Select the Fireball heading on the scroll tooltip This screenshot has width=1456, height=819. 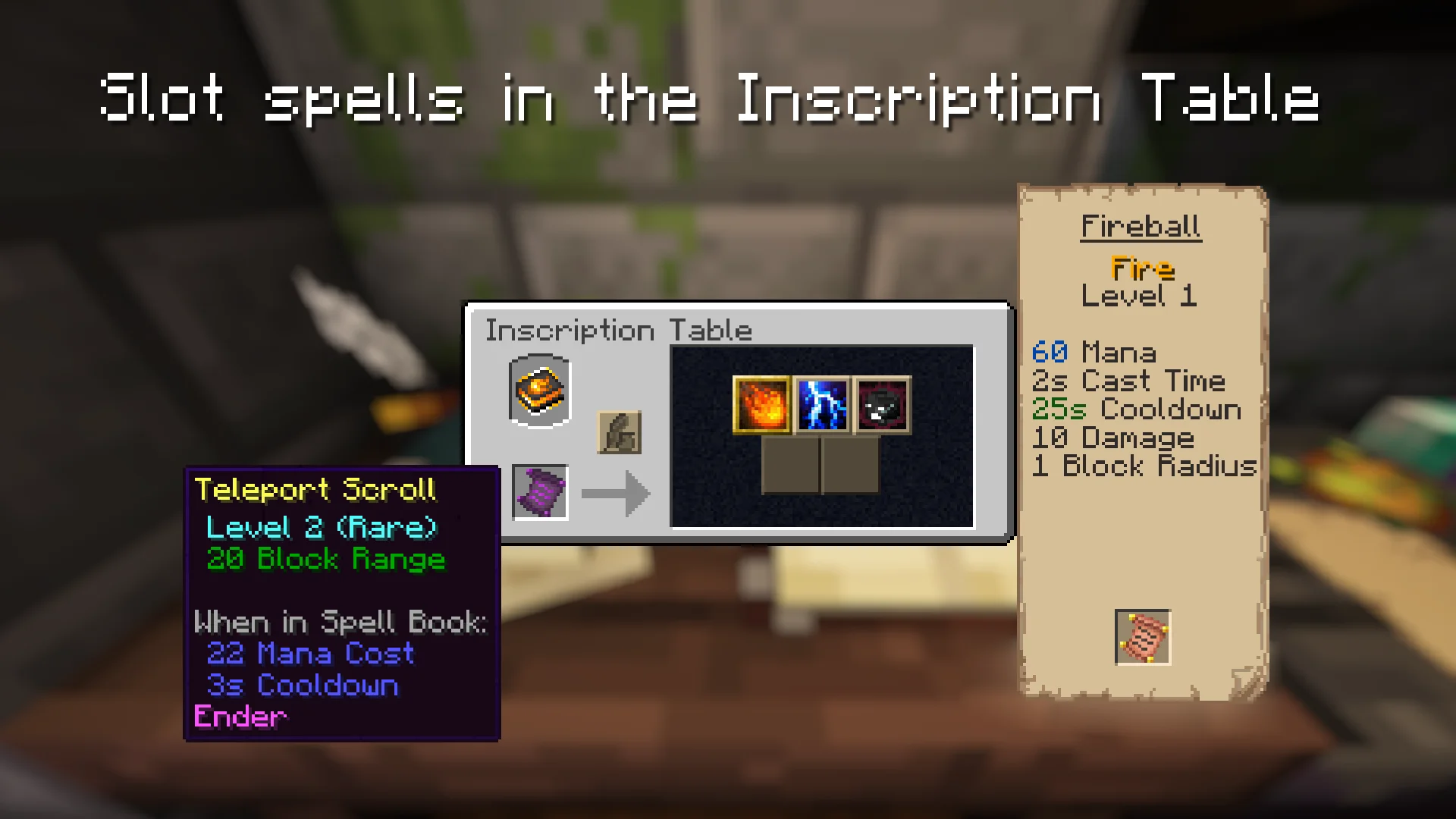(x=1141, y=225)
